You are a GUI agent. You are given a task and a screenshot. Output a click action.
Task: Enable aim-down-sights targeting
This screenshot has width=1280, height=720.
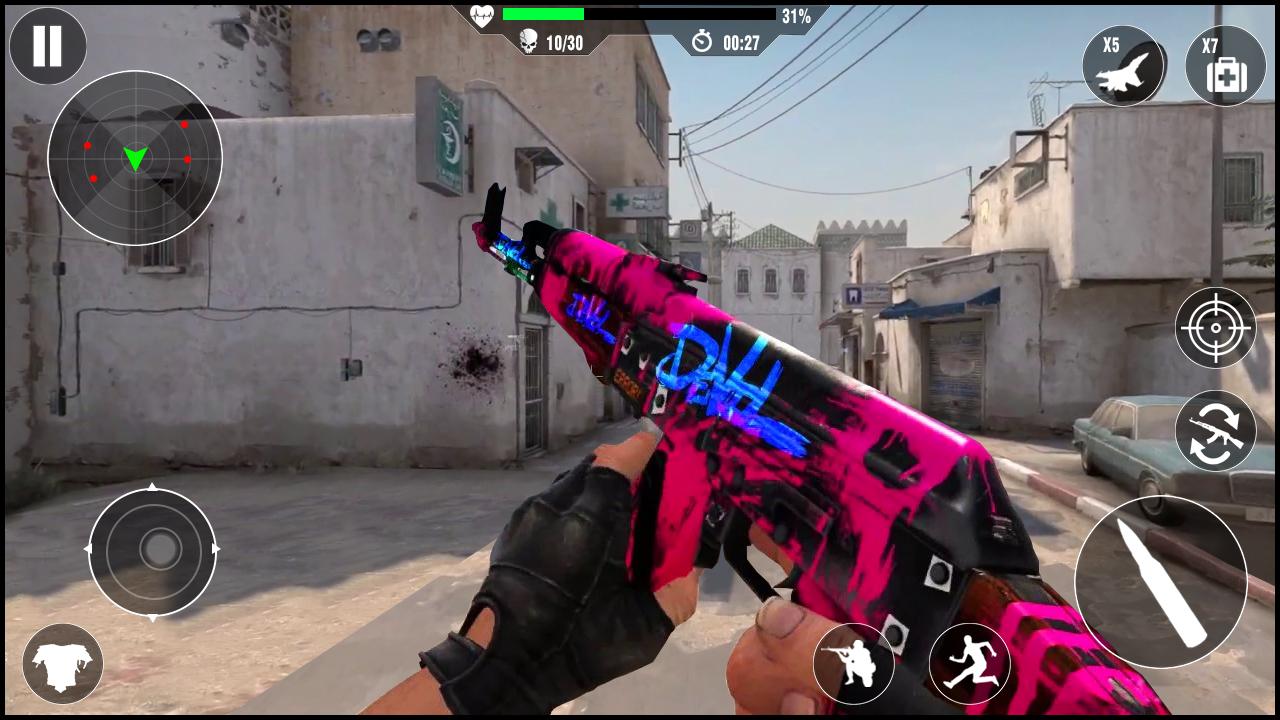(x=1216, y=328)
